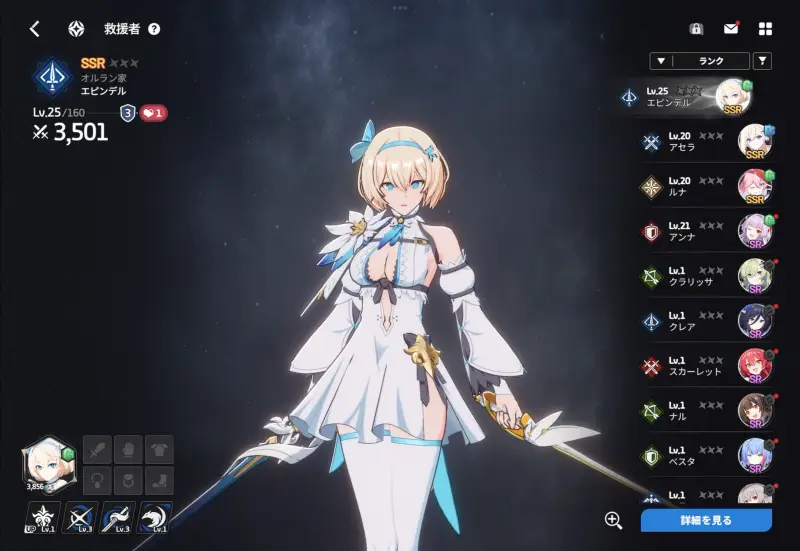Select クレア in the character list
The width and height of the screenshot is (800, 551).
click(x=700, y=322)
